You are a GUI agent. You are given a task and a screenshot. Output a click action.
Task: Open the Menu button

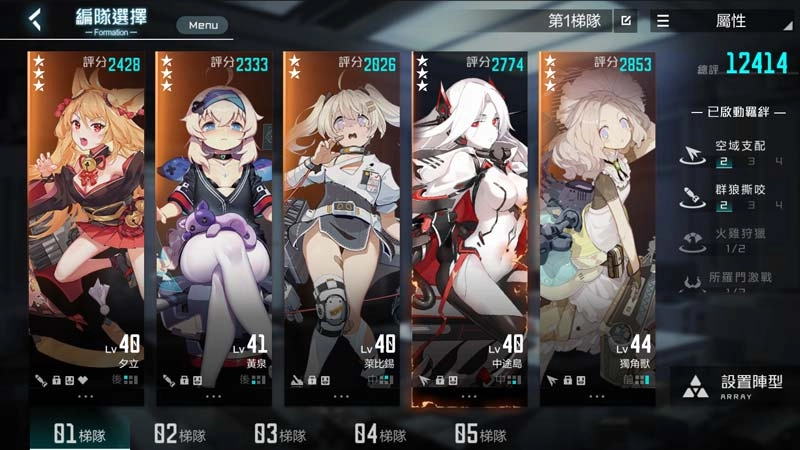pos(202,25)
